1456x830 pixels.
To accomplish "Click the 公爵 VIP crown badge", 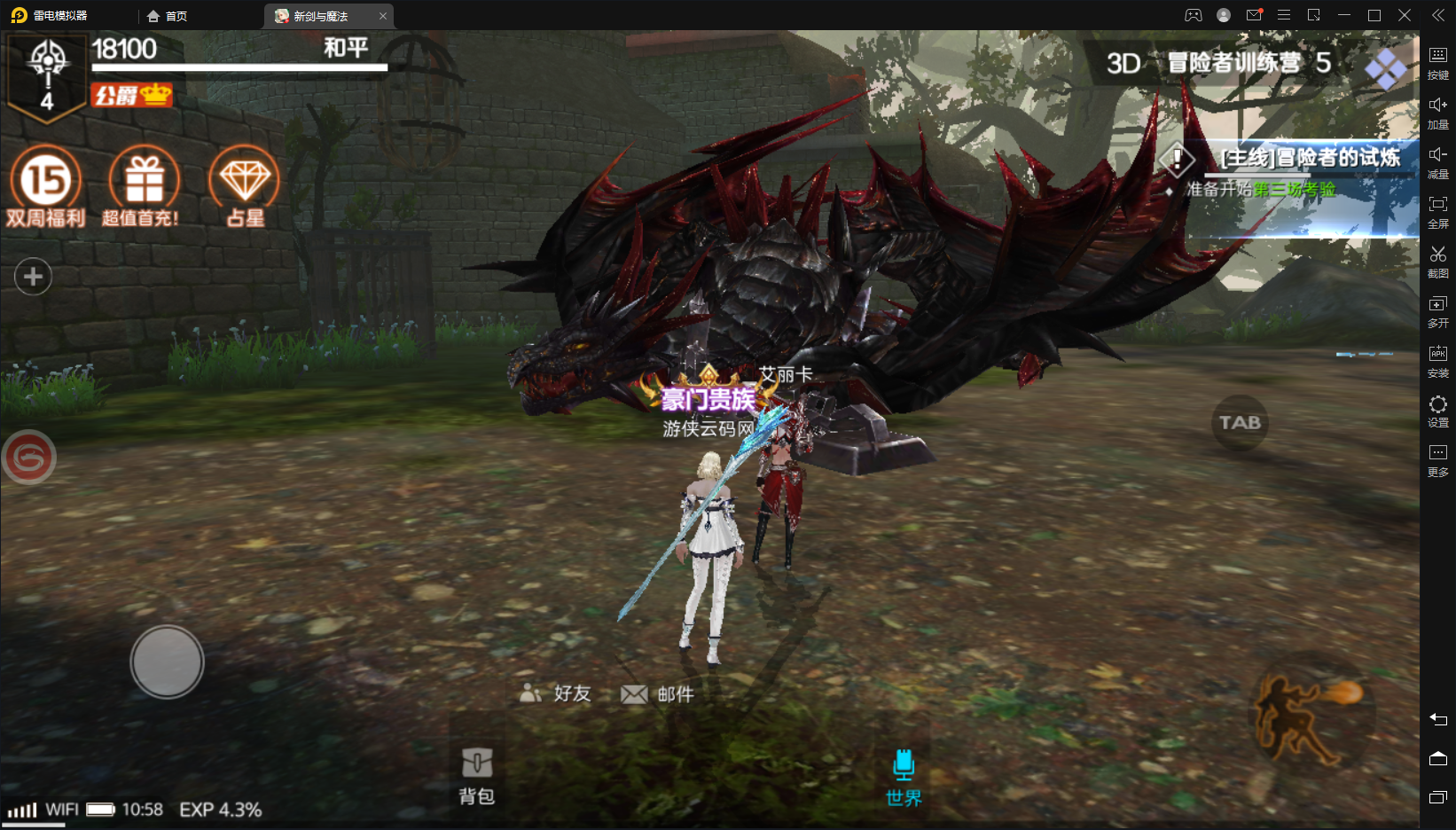I will pyautogui.click(x=131, y=95).
